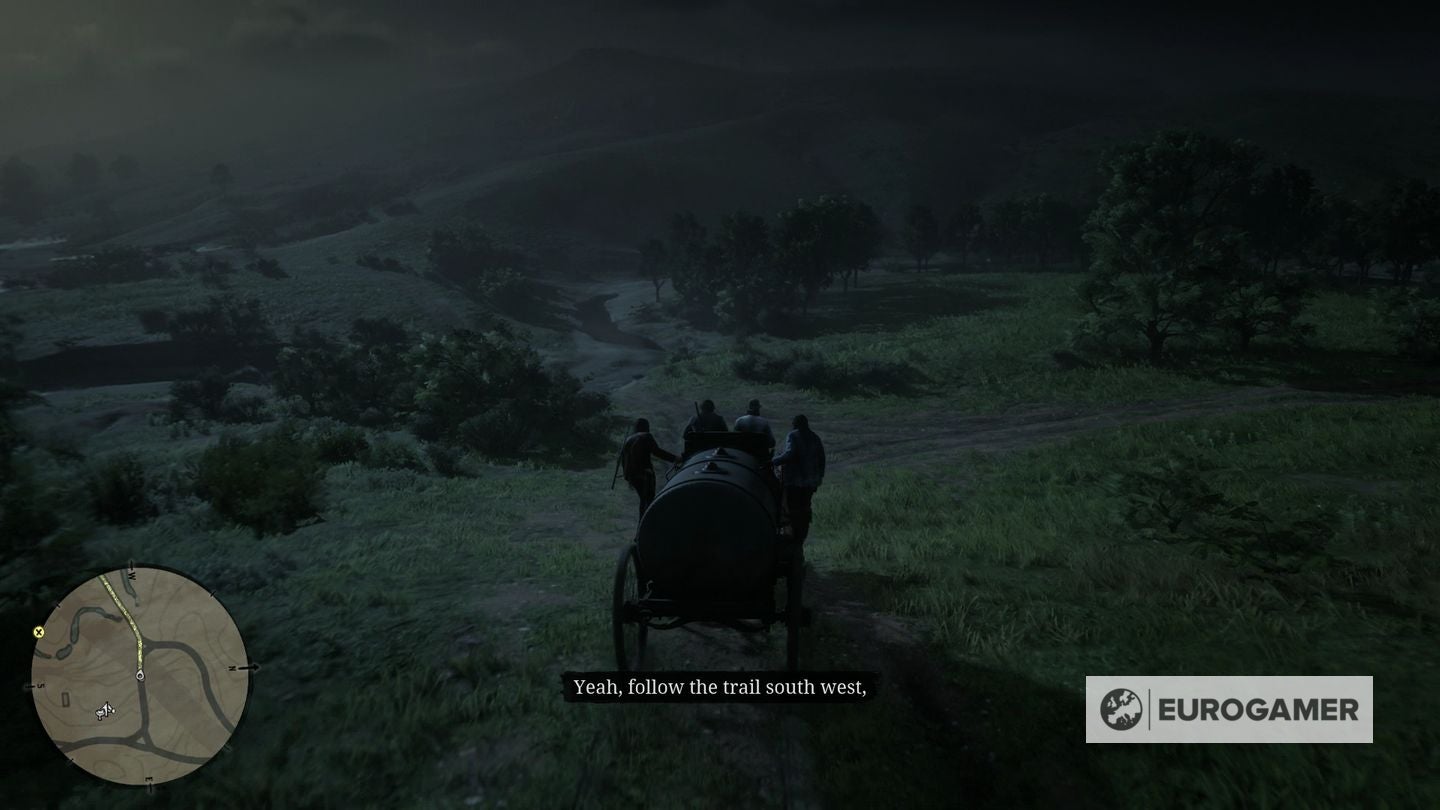Click the road fork south of the player marker

pos(142,741)
